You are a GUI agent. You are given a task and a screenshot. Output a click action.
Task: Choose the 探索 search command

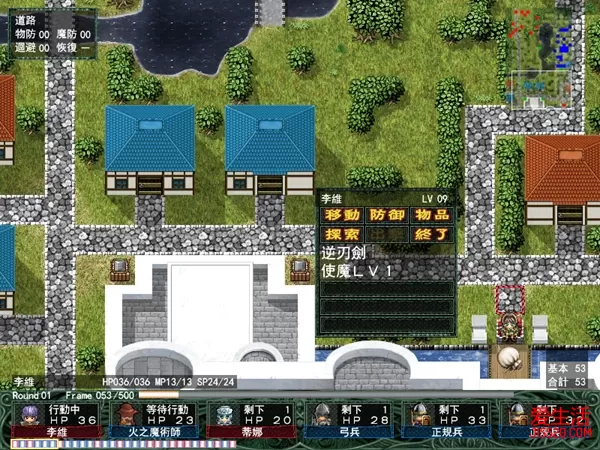coord(340,234)
